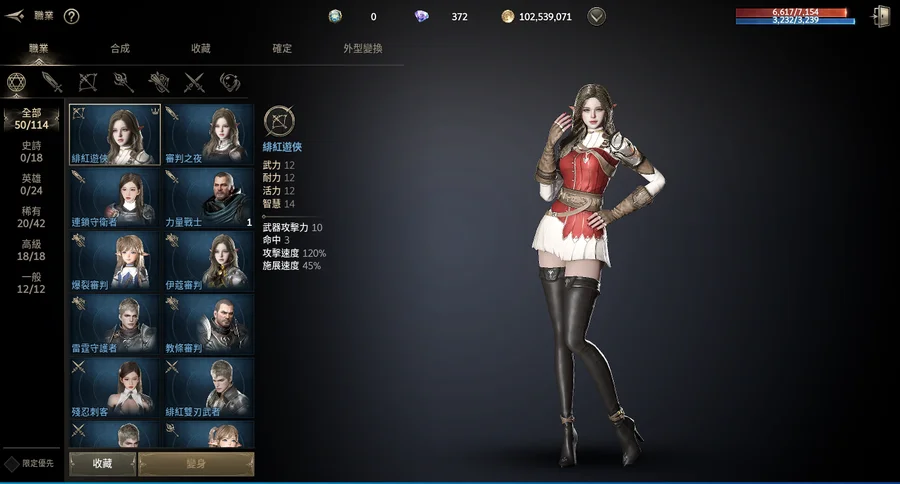900x484 pixels.
Task: Show 高級 rarity classes
Action: click(32, 250)
